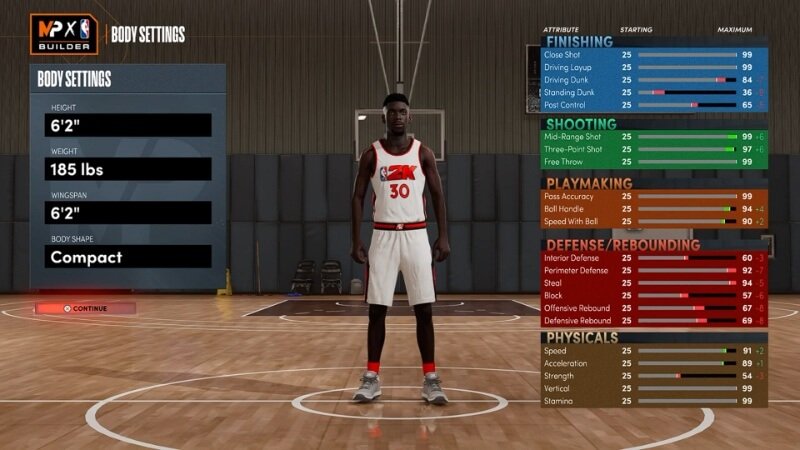Select the Driving Dunk attribute row
Viewport: 800px width, 450px height.
click(x=654, y=79)
